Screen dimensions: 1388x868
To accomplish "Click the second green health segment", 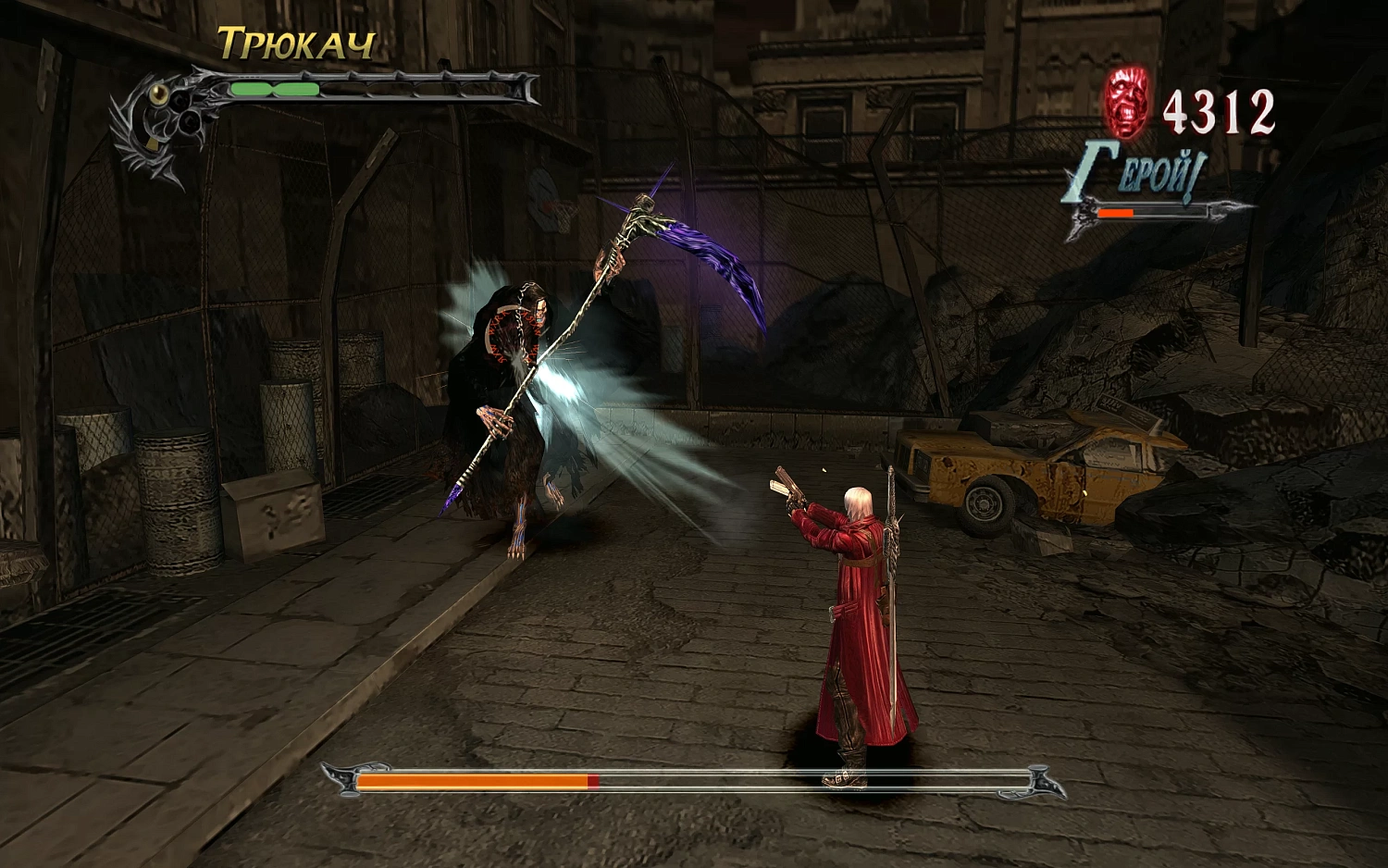I will pos(296,89).
